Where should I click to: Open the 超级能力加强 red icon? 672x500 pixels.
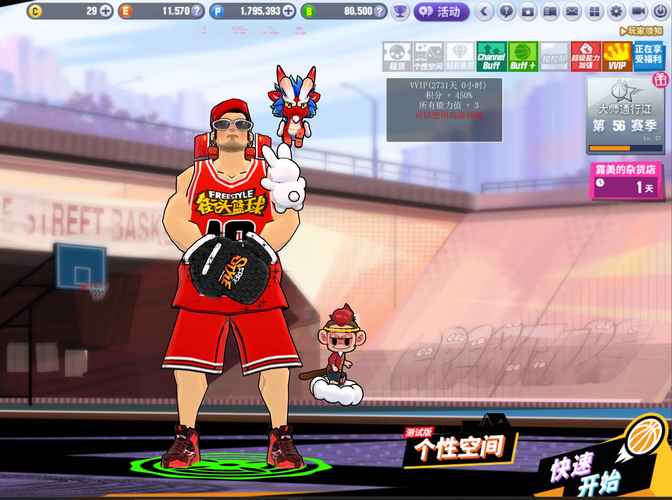[x=585, y=56]
